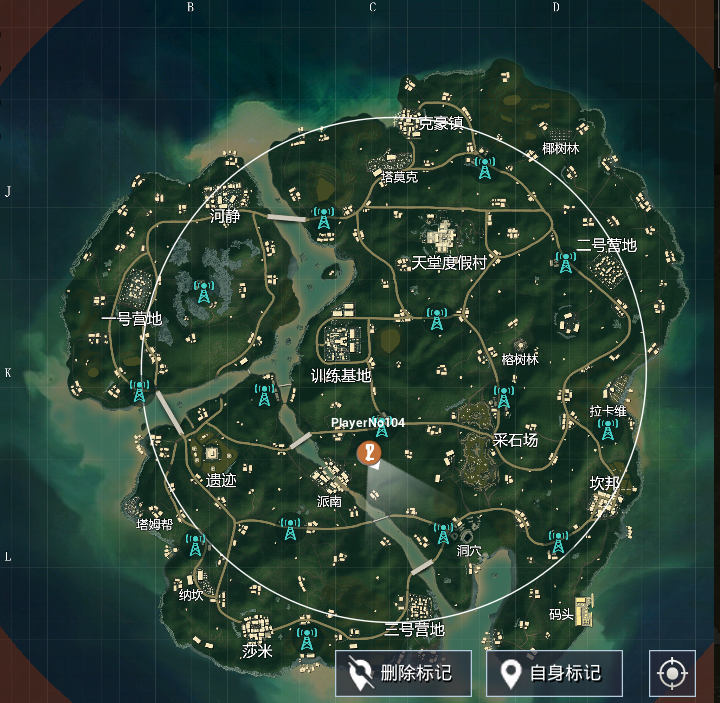Click the 删除标记 (delete marker) button

pyautogui.click(x=403, y=673)
